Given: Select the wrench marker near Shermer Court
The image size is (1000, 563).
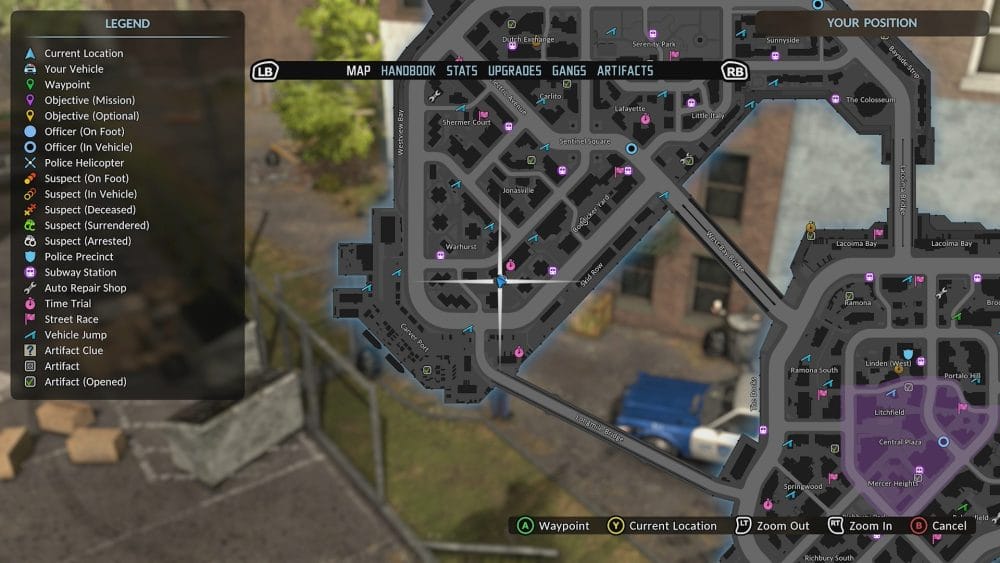Looking at the screenshot, I should (434, 97).
